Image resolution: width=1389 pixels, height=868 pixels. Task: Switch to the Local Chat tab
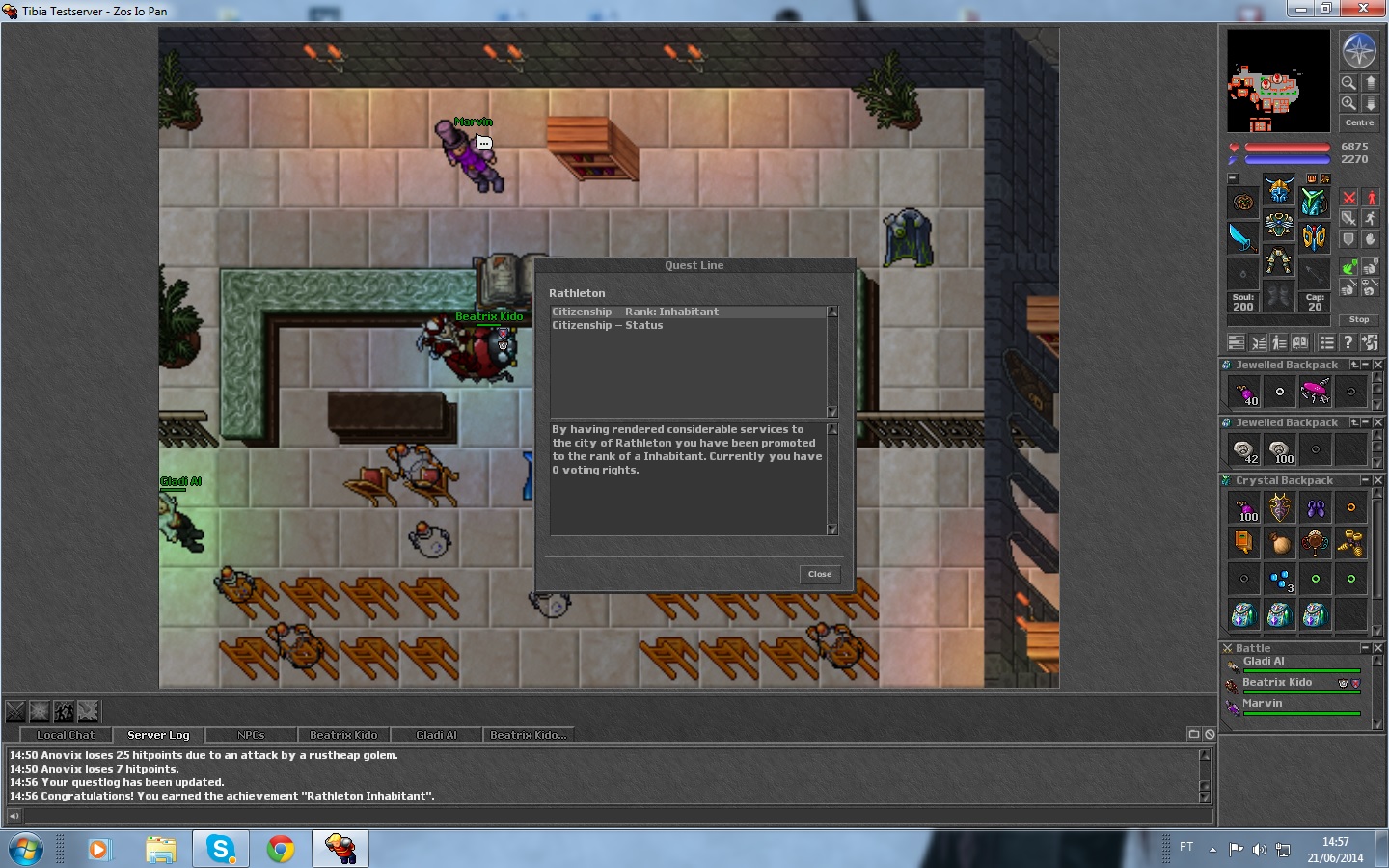[66, 735]
